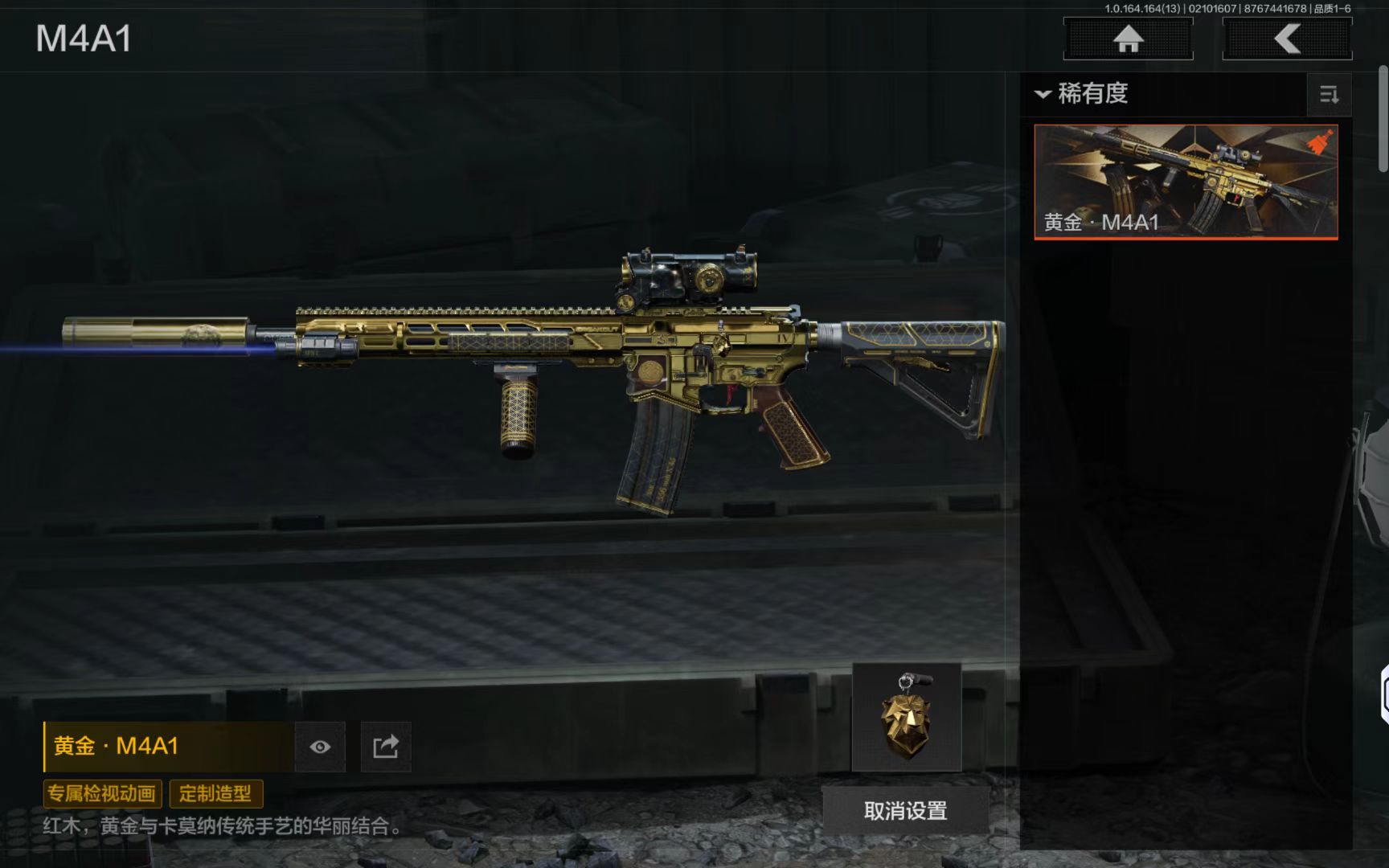Go to the home screen
The width and height of the screenshot is (1389, 868).
[1128, 39]
